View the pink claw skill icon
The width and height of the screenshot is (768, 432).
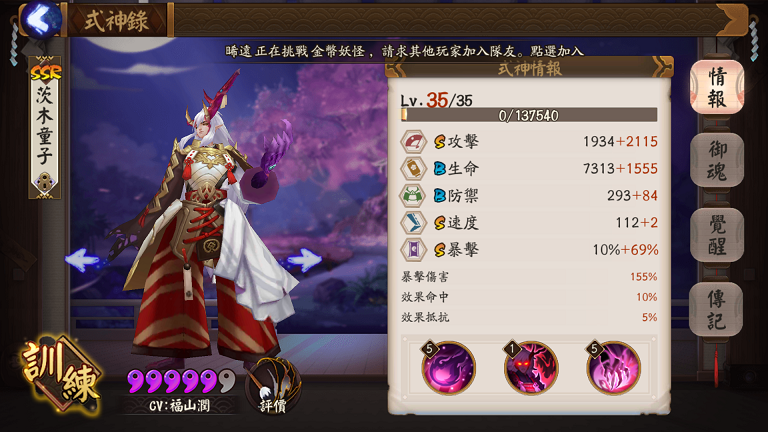(613, 367)
